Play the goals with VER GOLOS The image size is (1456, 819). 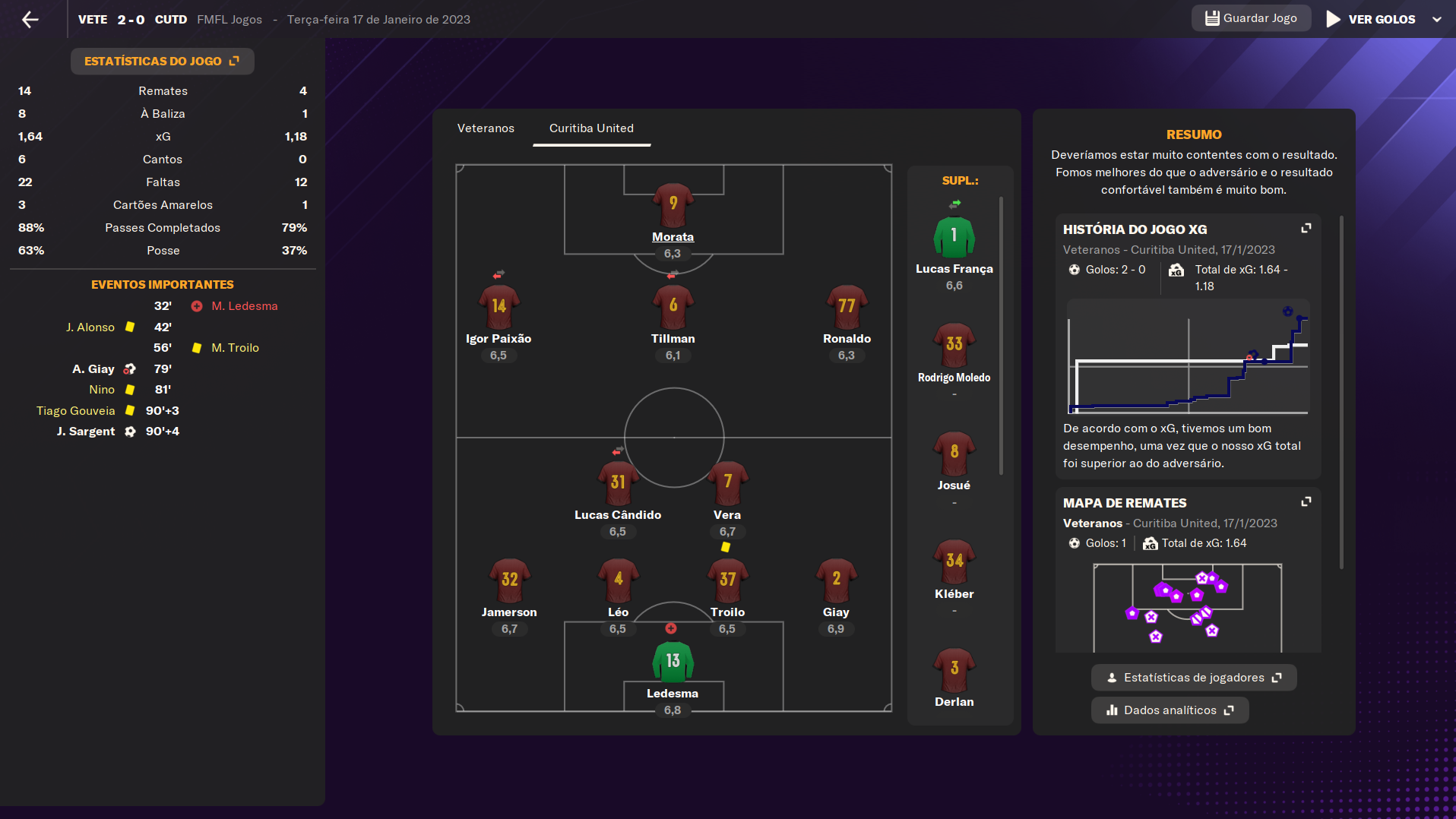(x=1371, y=19)
